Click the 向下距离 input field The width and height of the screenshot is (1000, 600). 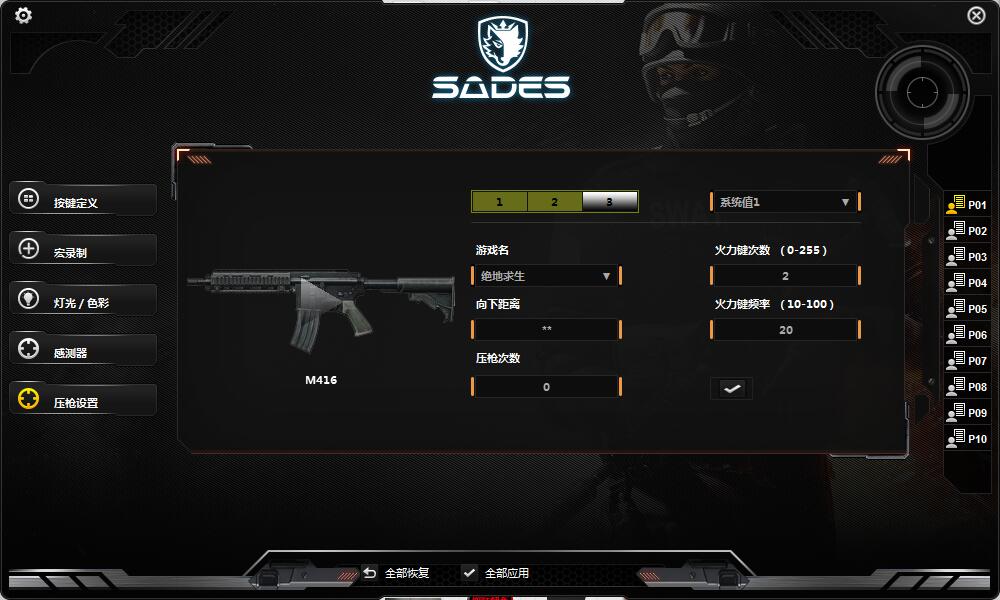click(x=546, y=329)
